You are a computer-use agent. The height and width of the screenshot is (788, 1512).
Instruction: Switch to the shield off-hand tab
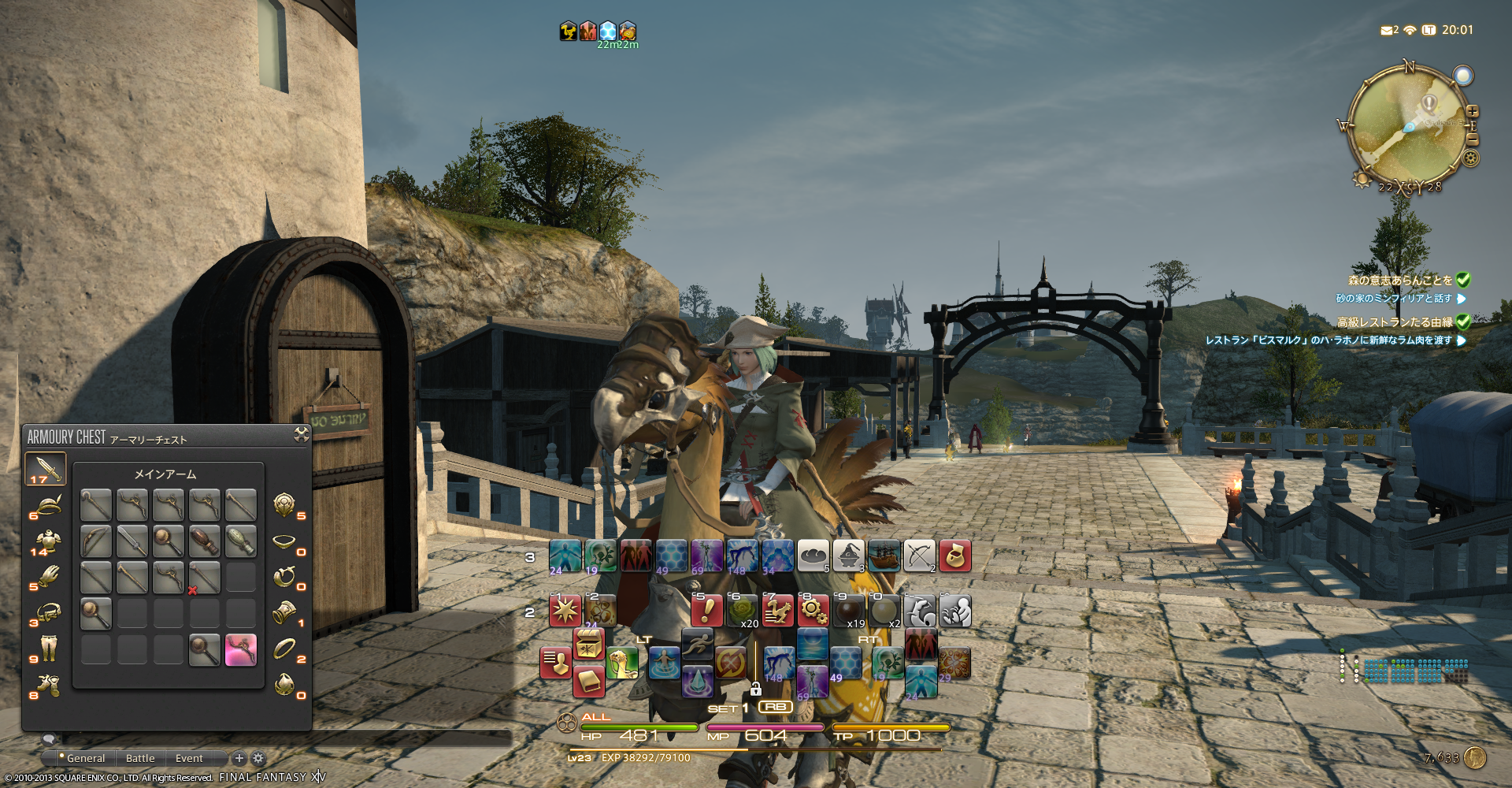[x=284, y=504]
